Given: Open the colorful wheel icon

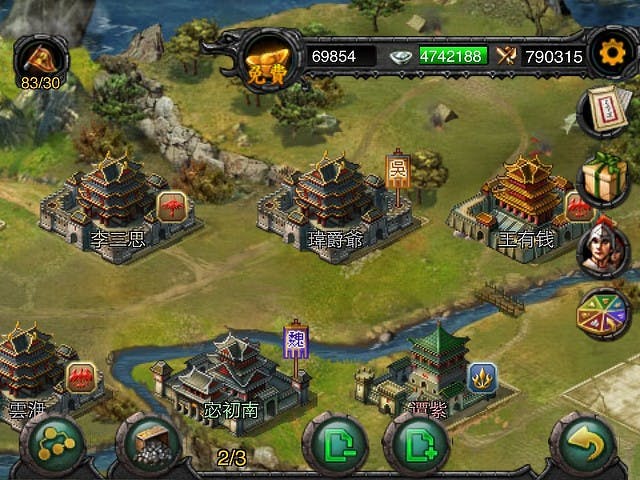Looking at the screenshot, I should pos(603,314).
